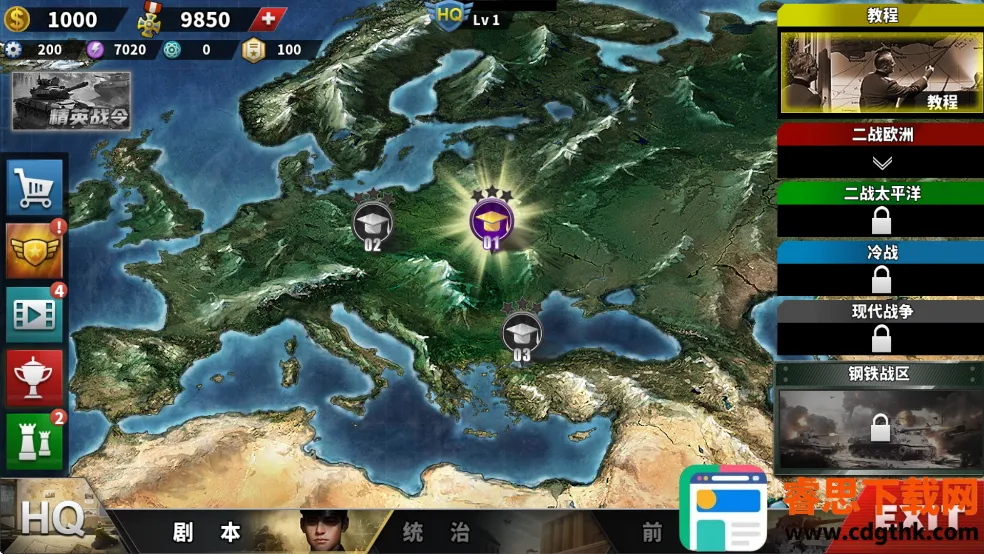This screenshot has height=554, width=984.
Task: Select mission 03 marker on the map
Action: 521,333
